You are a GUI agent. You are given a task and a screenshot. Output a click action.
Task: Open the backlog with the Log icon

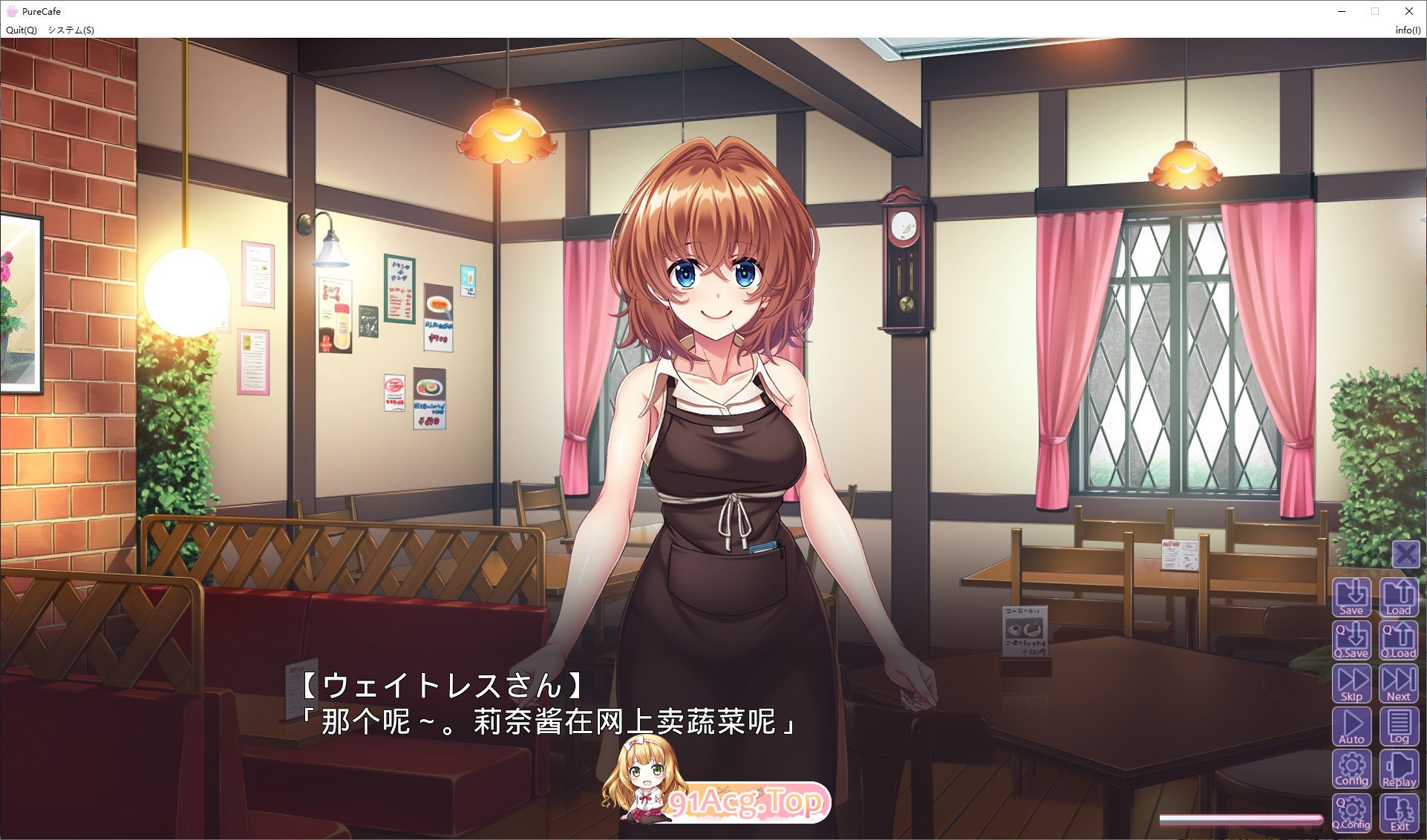point(1400,725)
